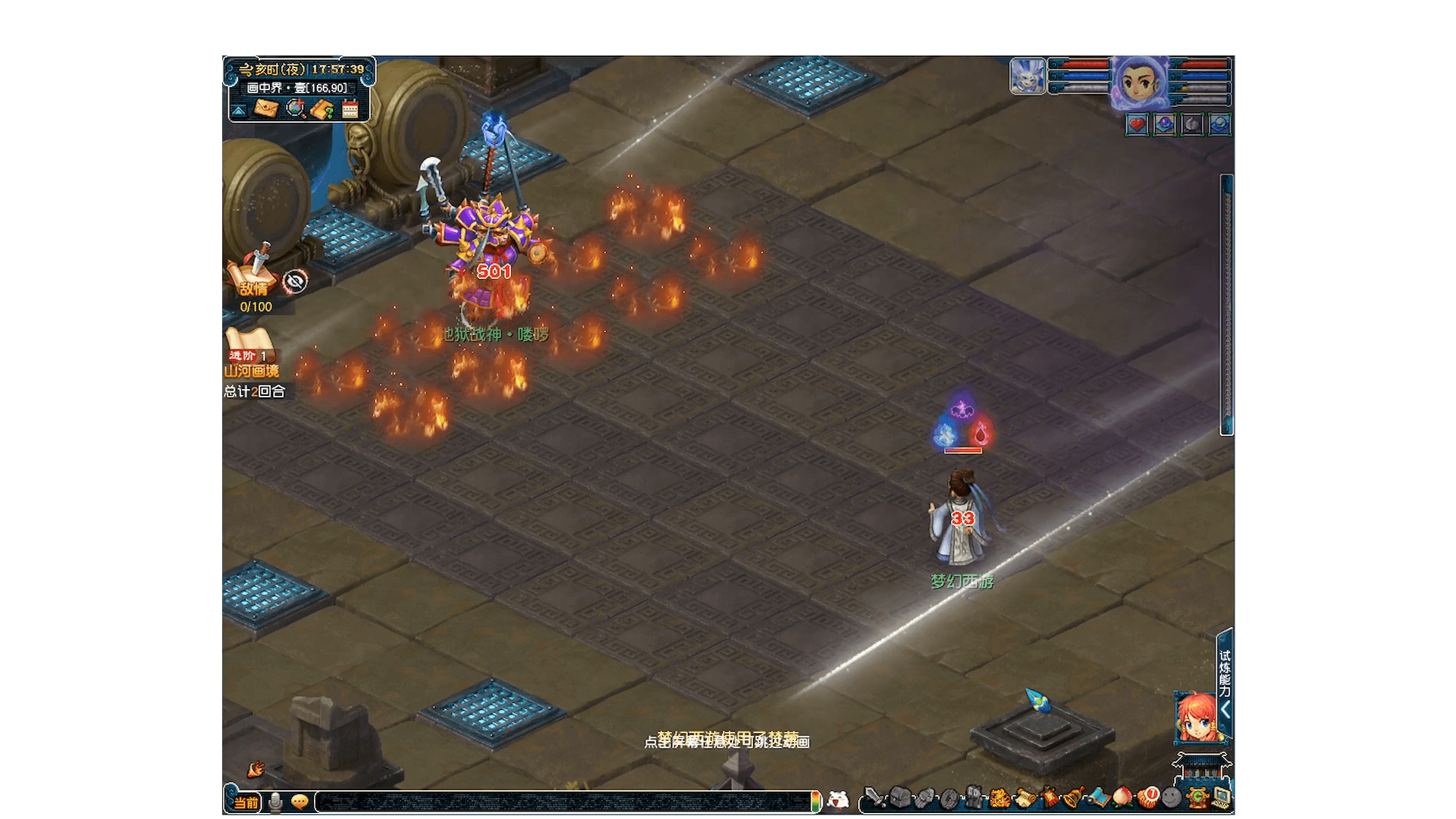The width and height of the screenshot is (1456, 819).
Task: Click the red-haired girl portrait
Action: (x=1196, y=717)
